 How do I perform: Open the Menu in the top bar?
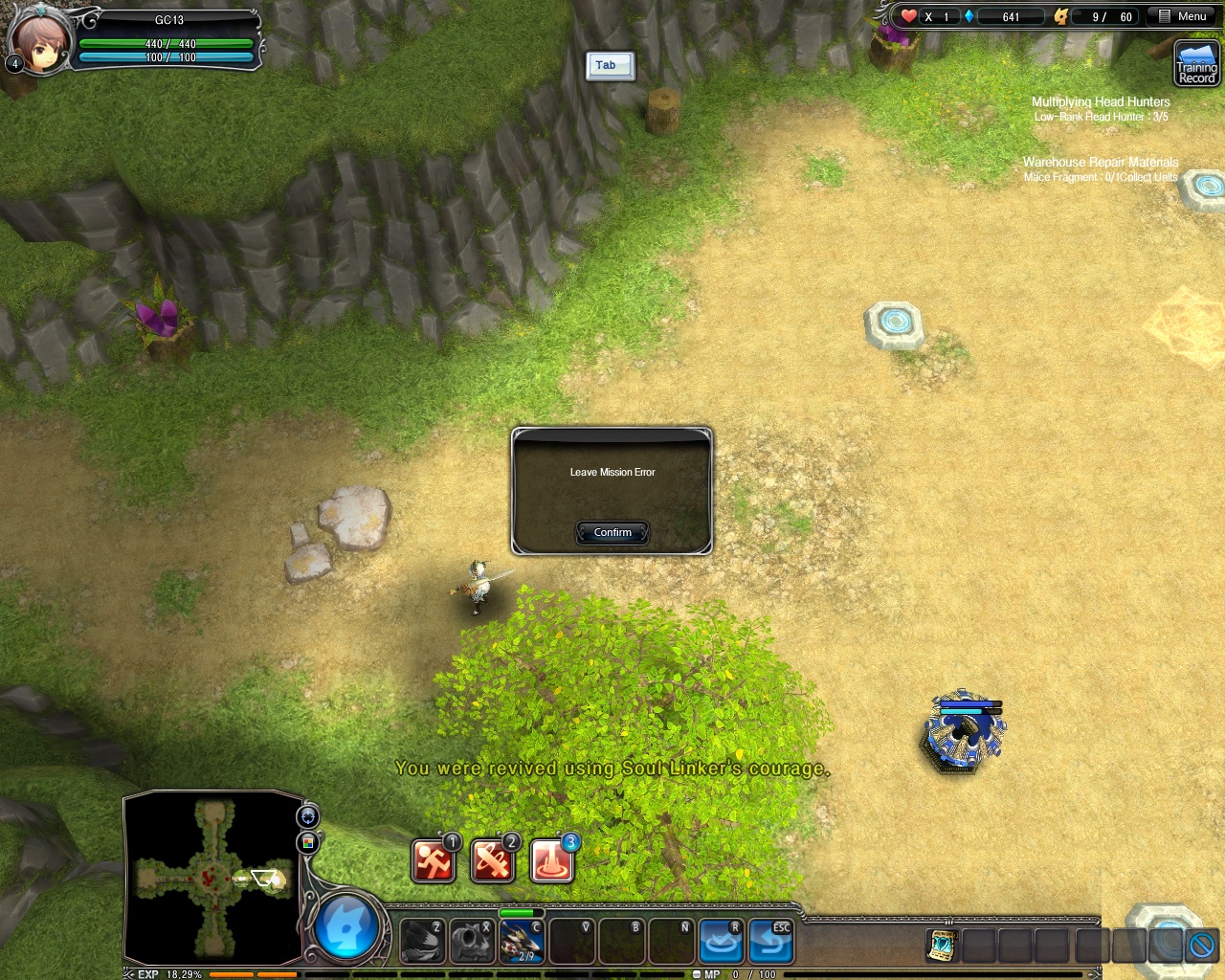coord(1183,16)
